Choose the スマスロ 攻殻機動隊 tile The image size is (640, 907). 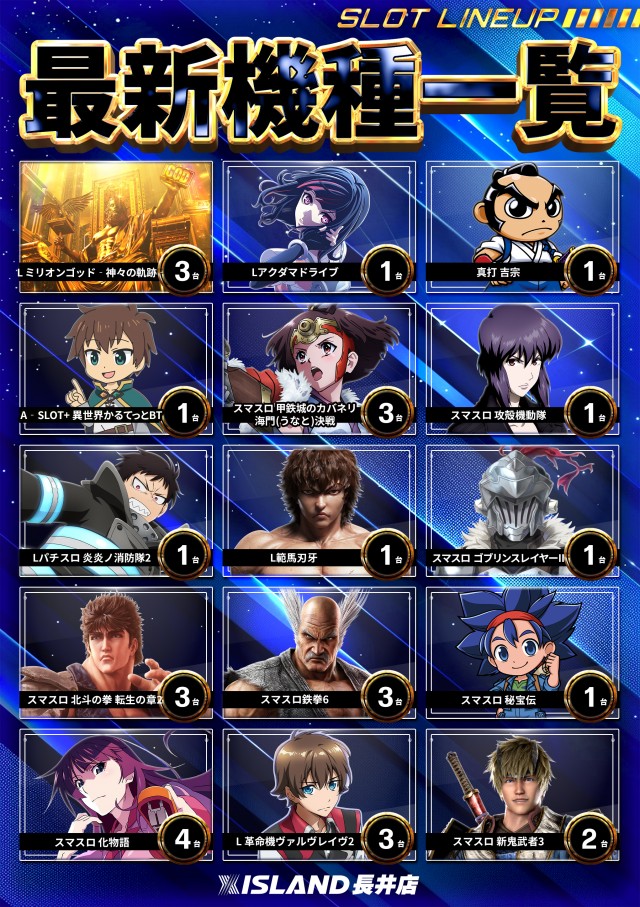(523, 369)
